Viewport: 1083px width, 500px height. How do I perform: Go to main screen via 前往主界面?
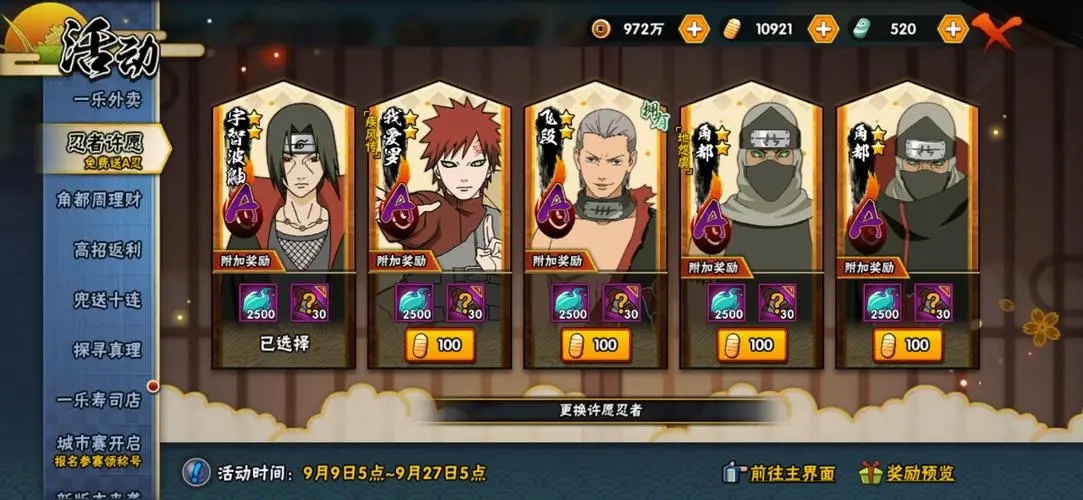(x=780, y=473)
